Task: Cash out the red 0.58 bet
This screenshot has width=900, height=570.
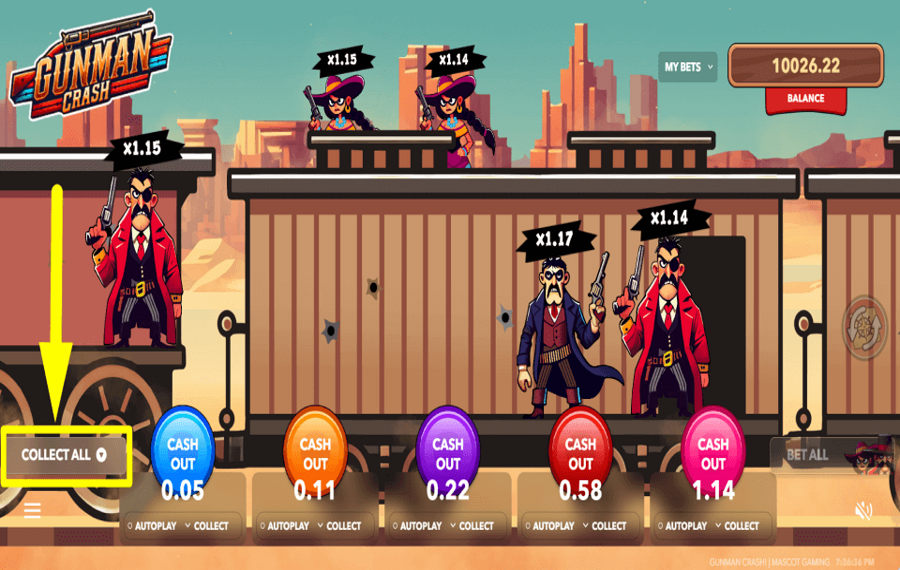Action: tap(580, 454)
